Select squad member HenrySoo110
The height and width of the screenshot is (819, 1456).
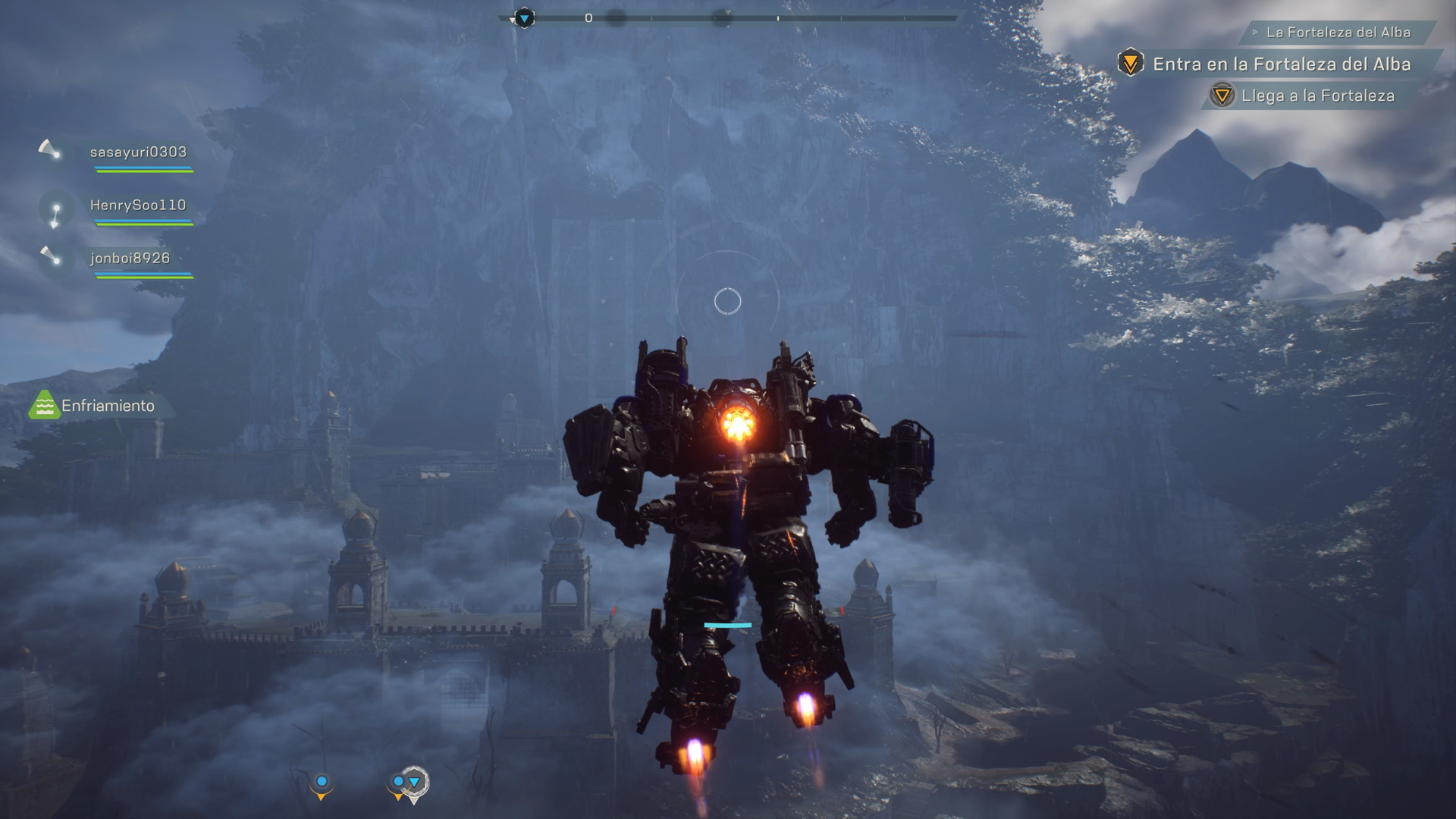tap(137, 206)
